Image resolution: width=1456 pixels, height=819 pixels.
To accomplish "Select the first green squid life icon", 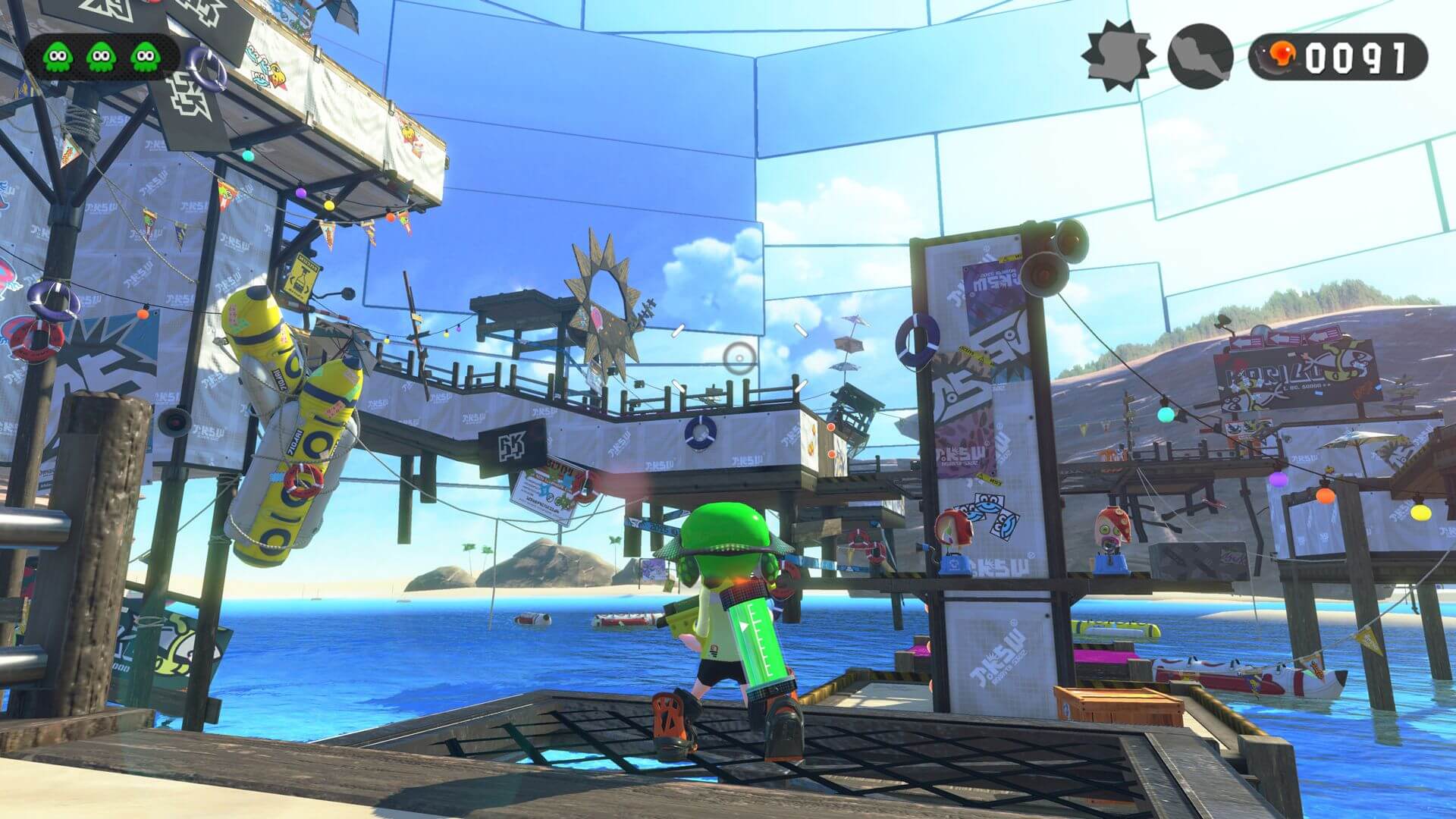I will [57, 55].
